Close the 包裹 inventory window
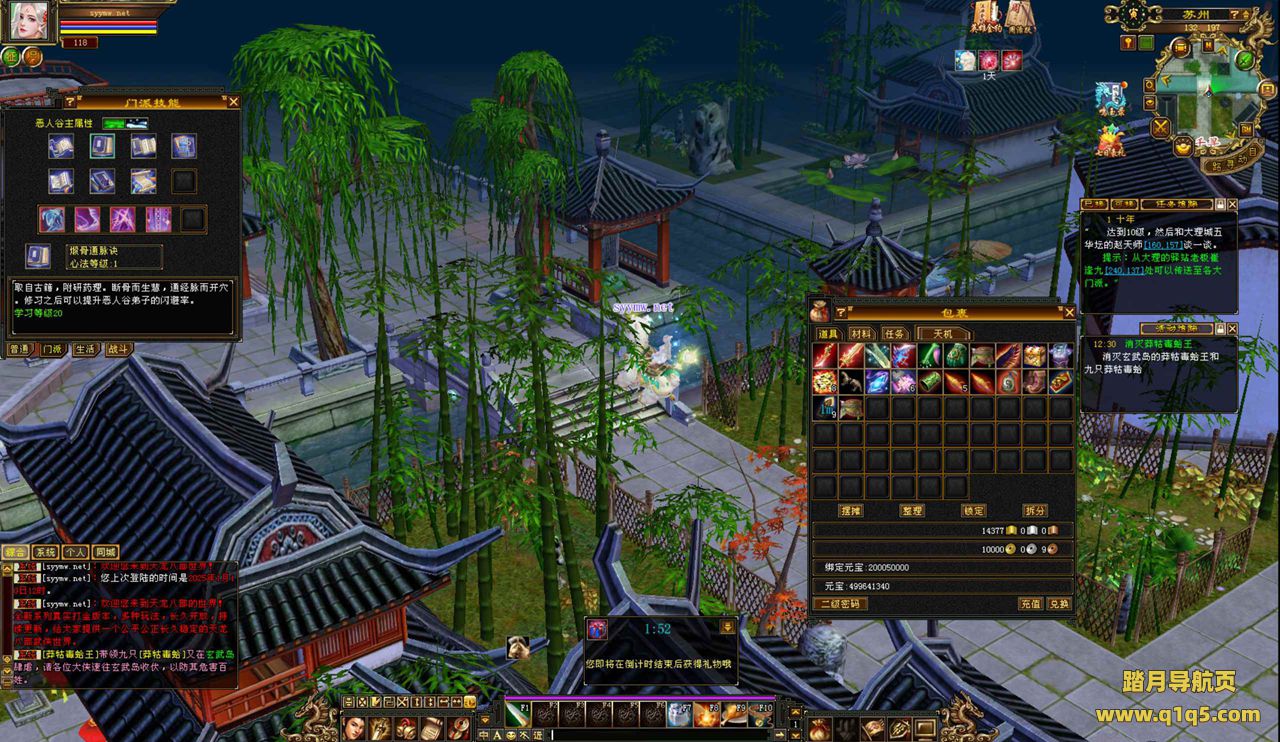 coord(1069,313)
